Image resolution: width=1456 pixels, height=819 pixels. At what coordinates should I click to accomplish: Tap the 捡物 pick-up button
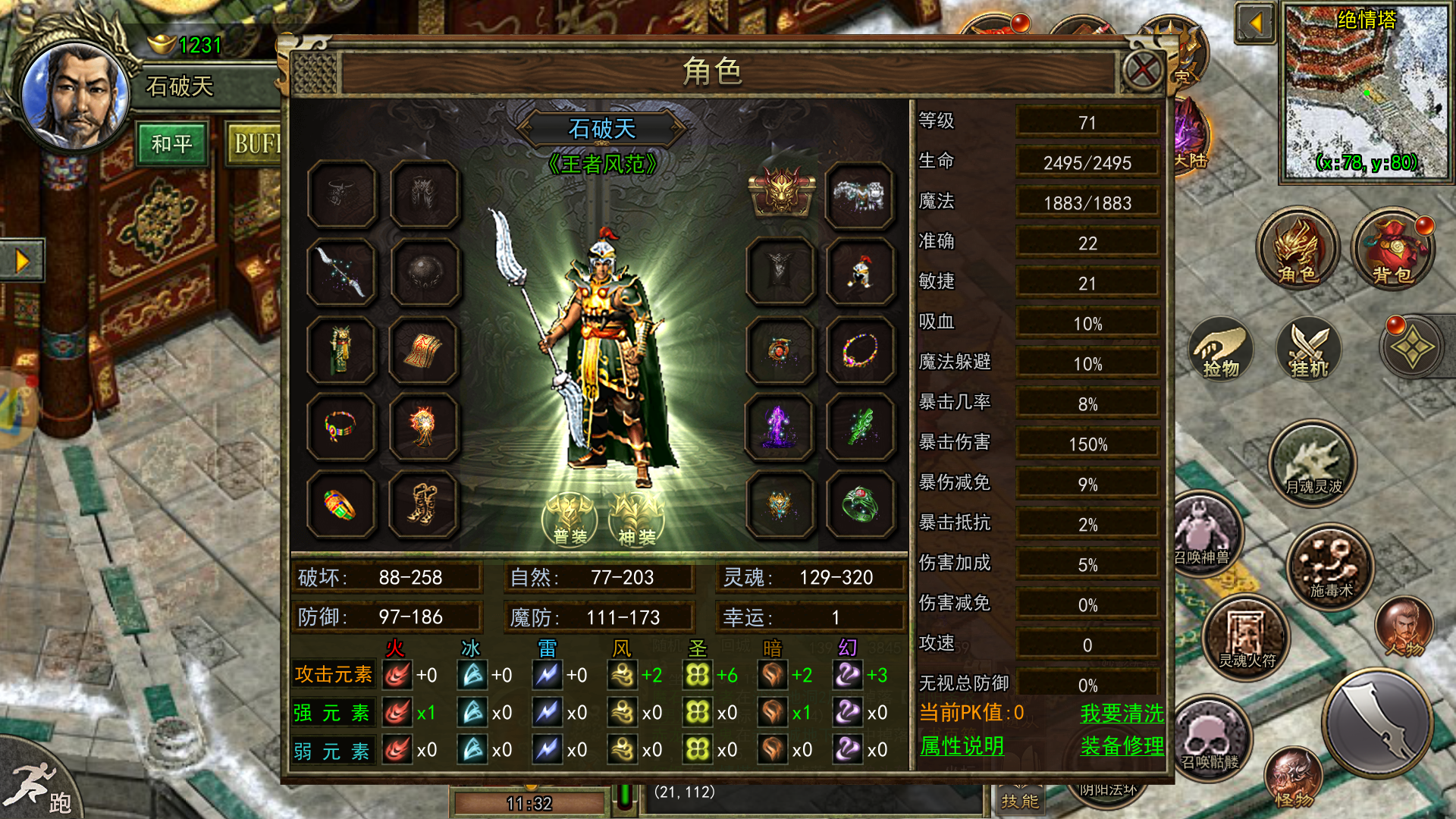[1221, 350]
